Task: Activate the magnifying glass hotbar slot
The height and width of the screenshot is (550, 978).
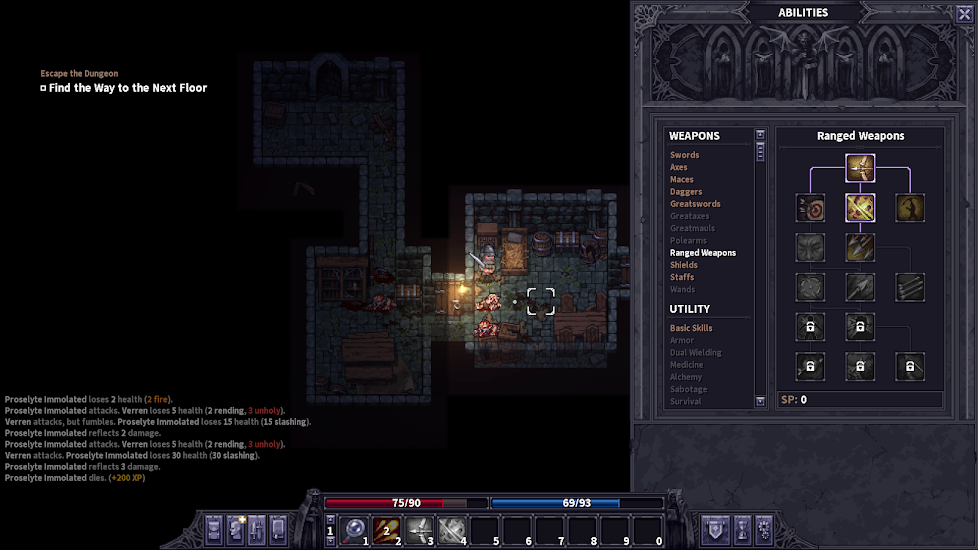Action: tap(355, 529)
